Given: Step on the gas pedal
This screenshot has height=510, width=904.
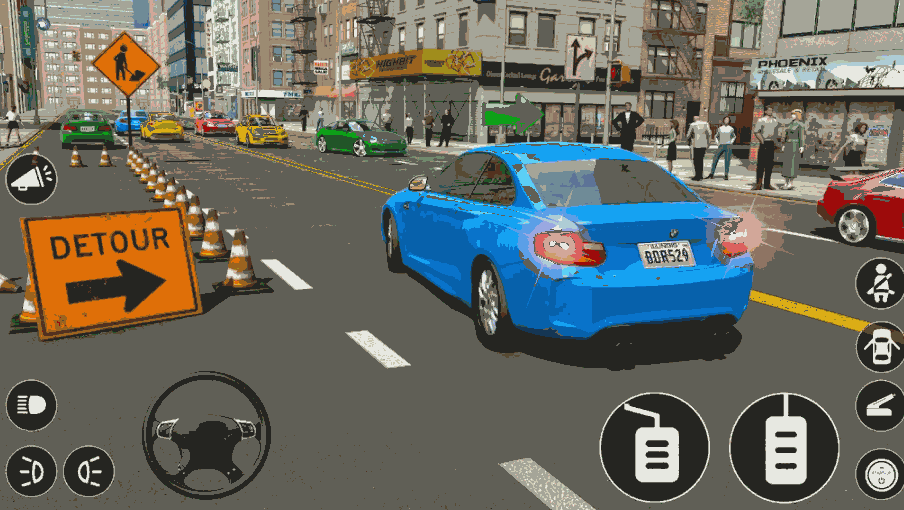Looking at the screenshot, I should coord(784,446).
